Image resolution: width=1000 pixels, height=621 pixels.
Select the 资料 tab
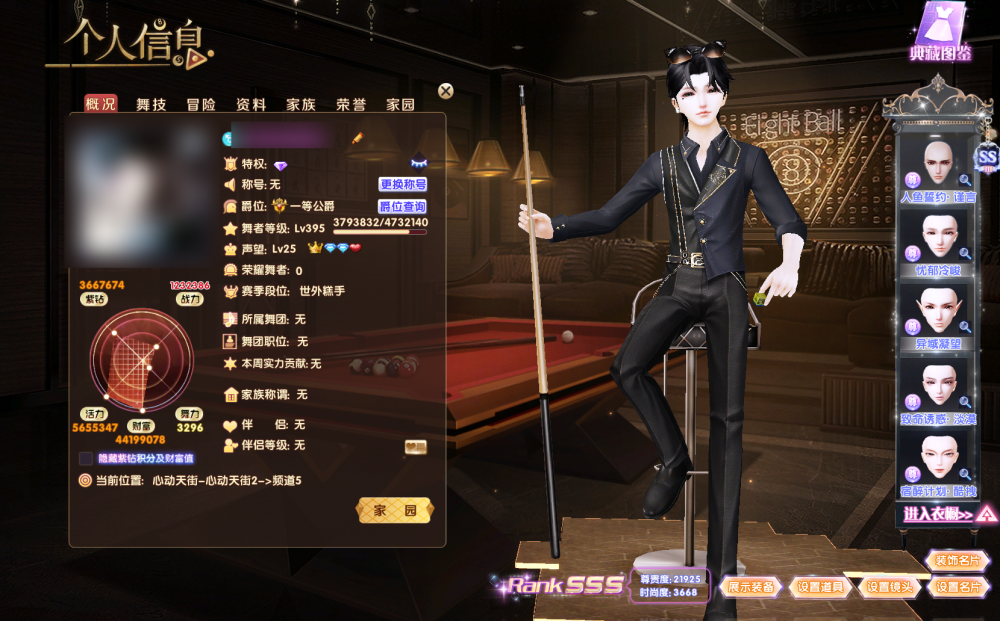pyautogui.click(x=251, y=104)
